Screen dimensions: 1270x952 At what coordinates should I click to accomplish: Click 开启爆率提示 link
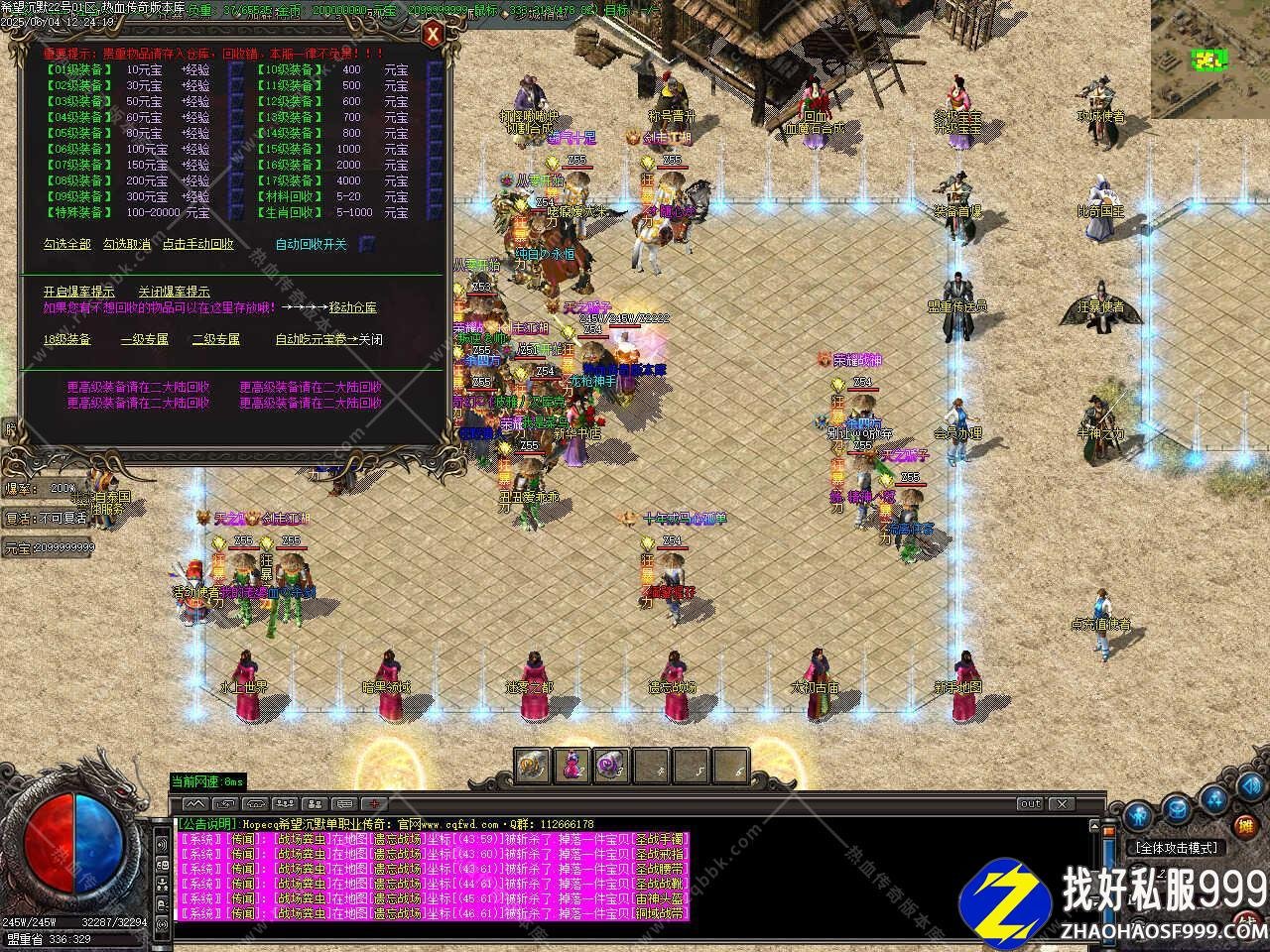click(x=78, y=292)
